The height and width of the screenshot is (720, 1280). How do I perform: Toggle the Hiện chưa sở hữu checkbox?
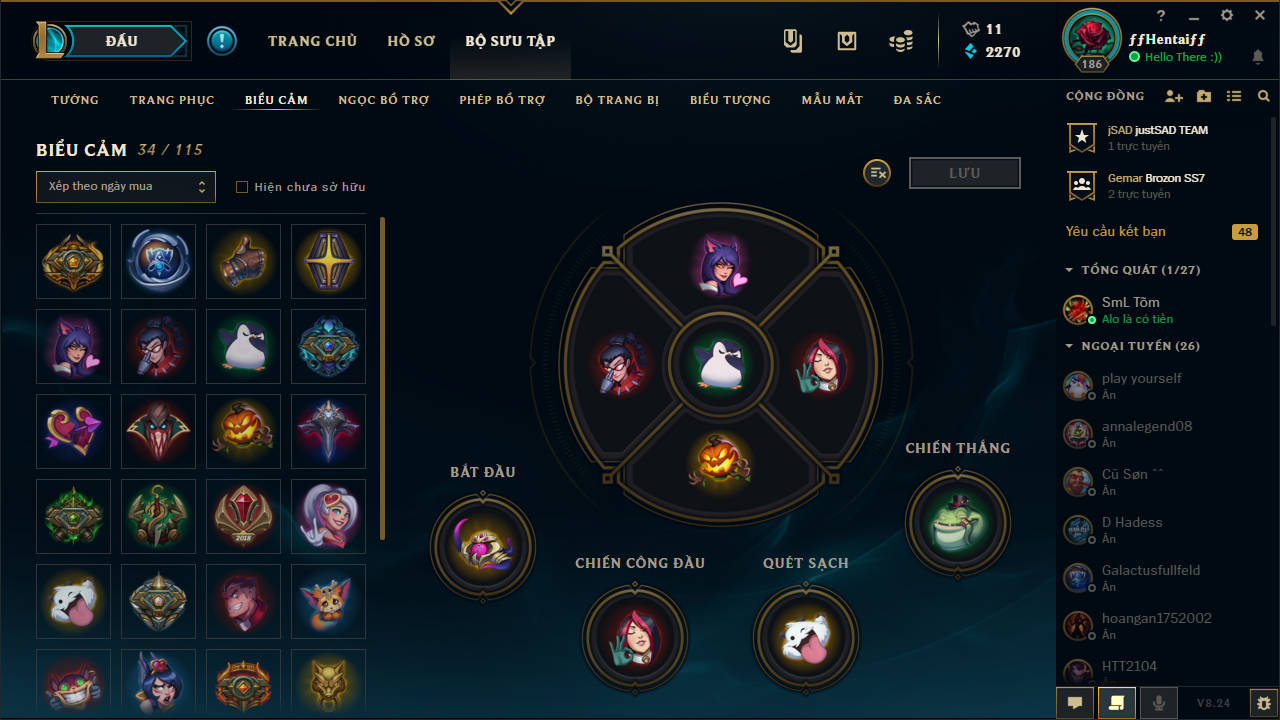(x=242, y=187)
